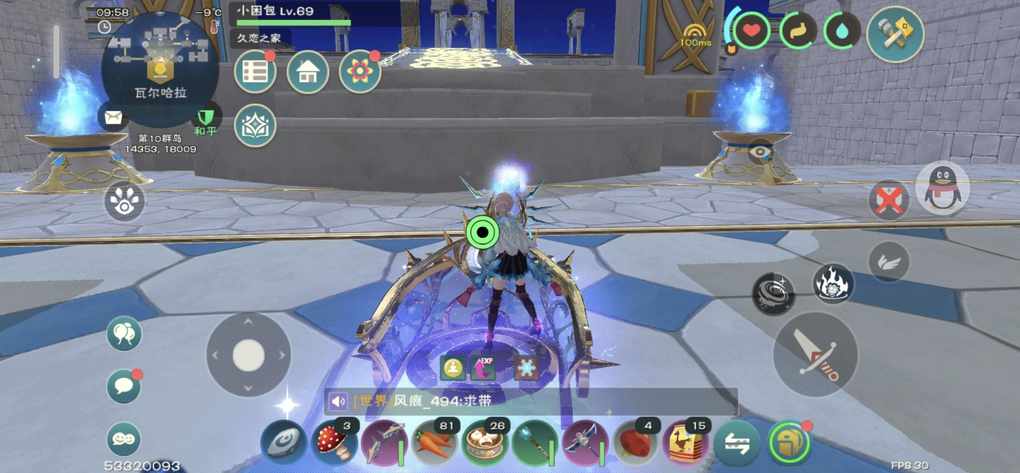Swap hotbar with the arrows button

[x=737, y=442]
